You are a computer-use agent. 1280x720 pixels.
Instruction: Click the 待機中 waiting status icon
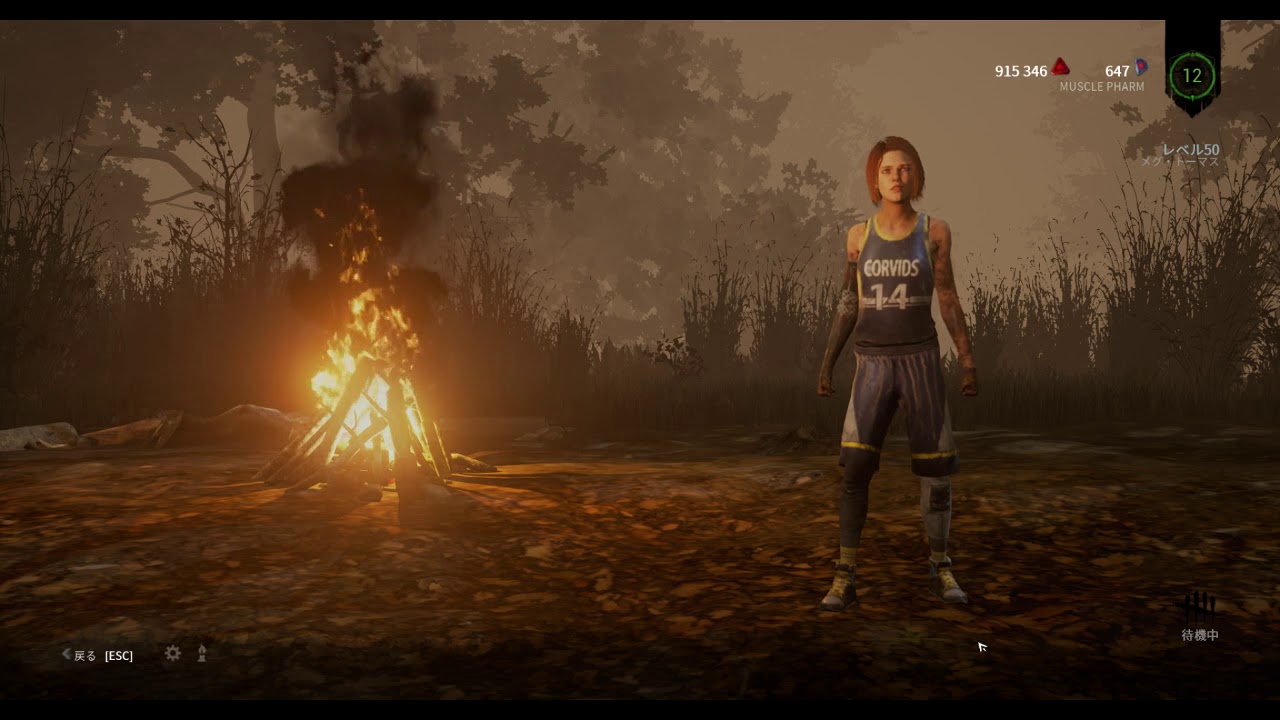click(x=1199, y=608)
